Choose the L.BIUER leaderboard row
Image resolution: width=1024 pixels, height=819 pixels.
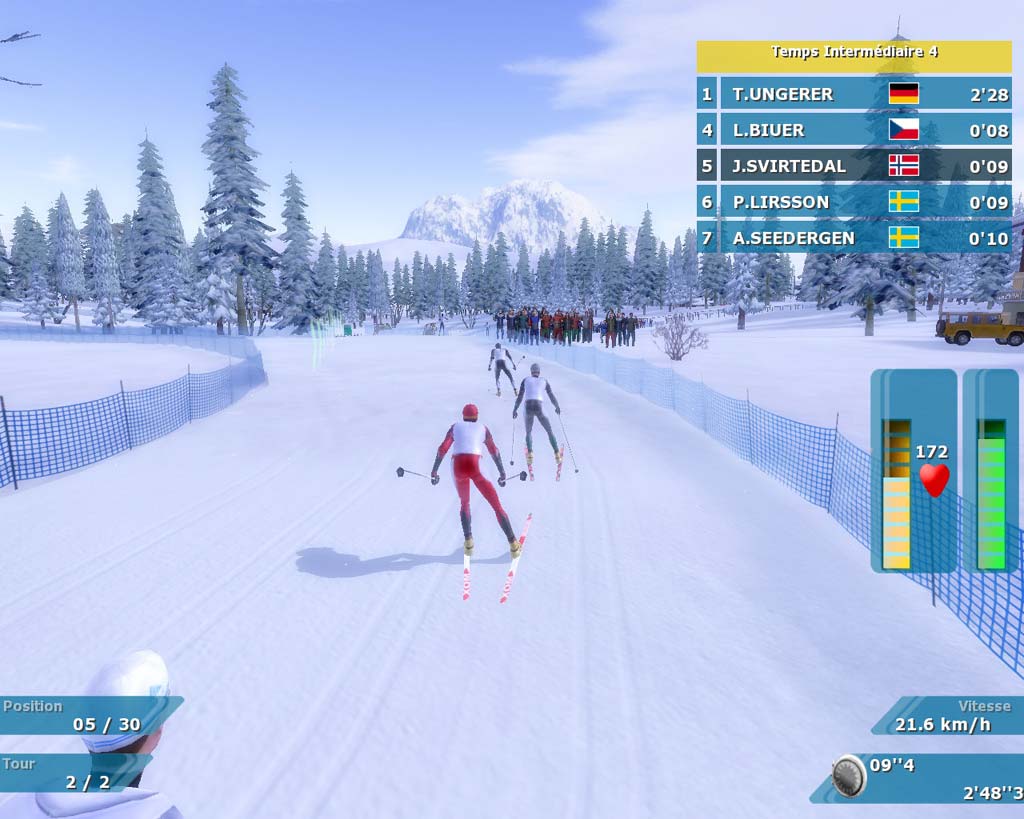pos(854,130)
